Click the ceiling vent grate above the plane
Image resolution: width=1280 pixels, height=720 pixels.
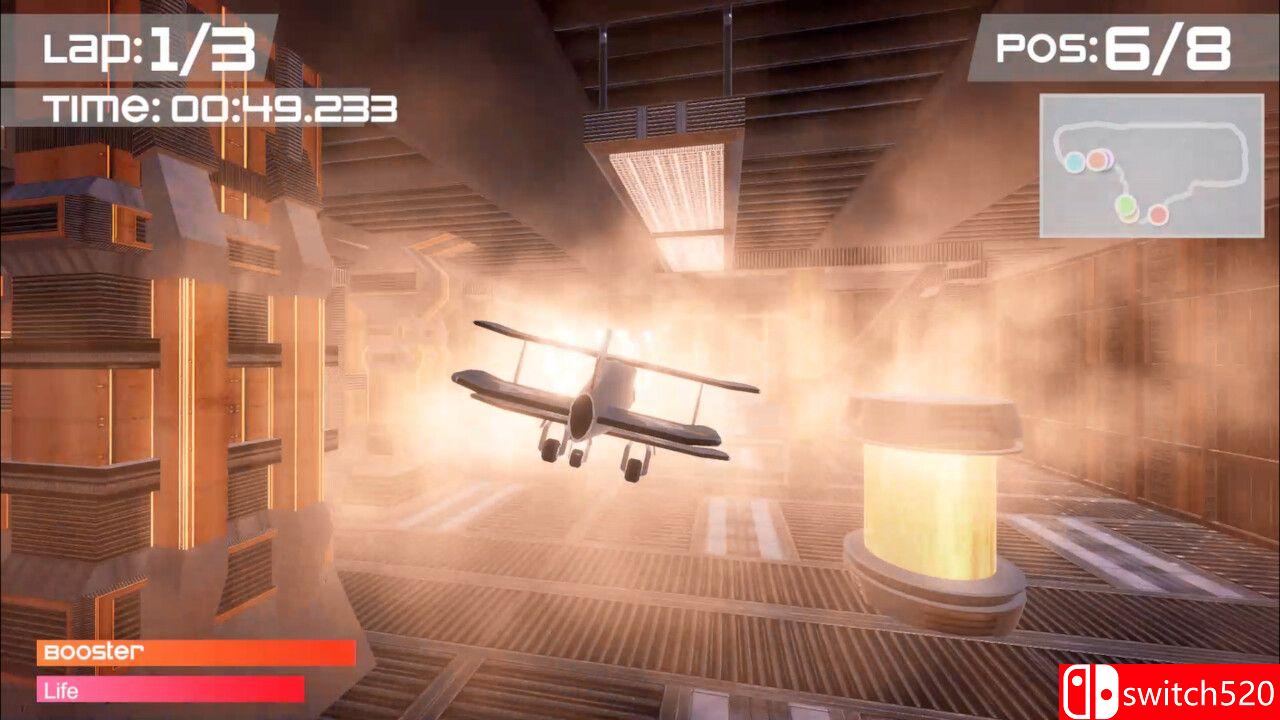(x=670, y=190)
